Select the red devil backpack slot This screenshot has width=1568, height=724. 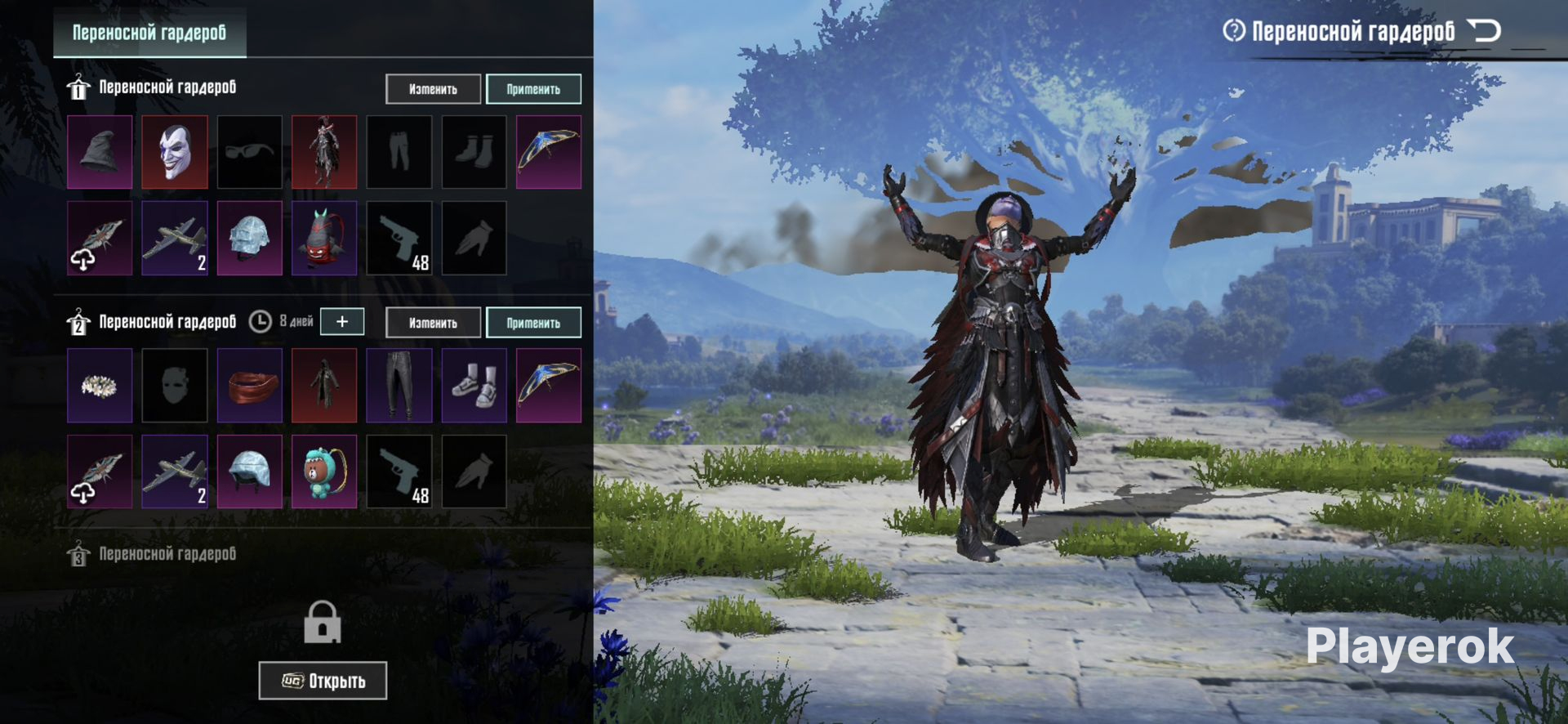(x=324, y=239)
